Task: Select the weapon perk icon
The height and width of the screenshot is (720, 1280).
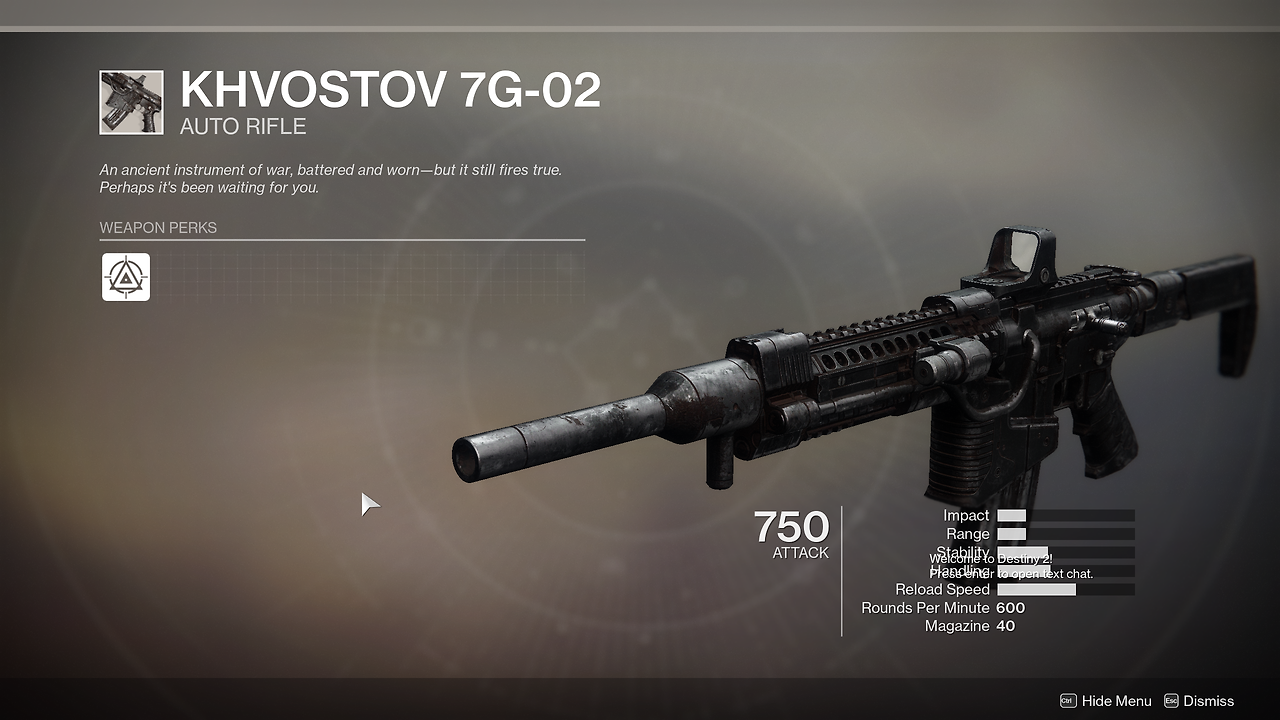Action: (x=126, y=277)
